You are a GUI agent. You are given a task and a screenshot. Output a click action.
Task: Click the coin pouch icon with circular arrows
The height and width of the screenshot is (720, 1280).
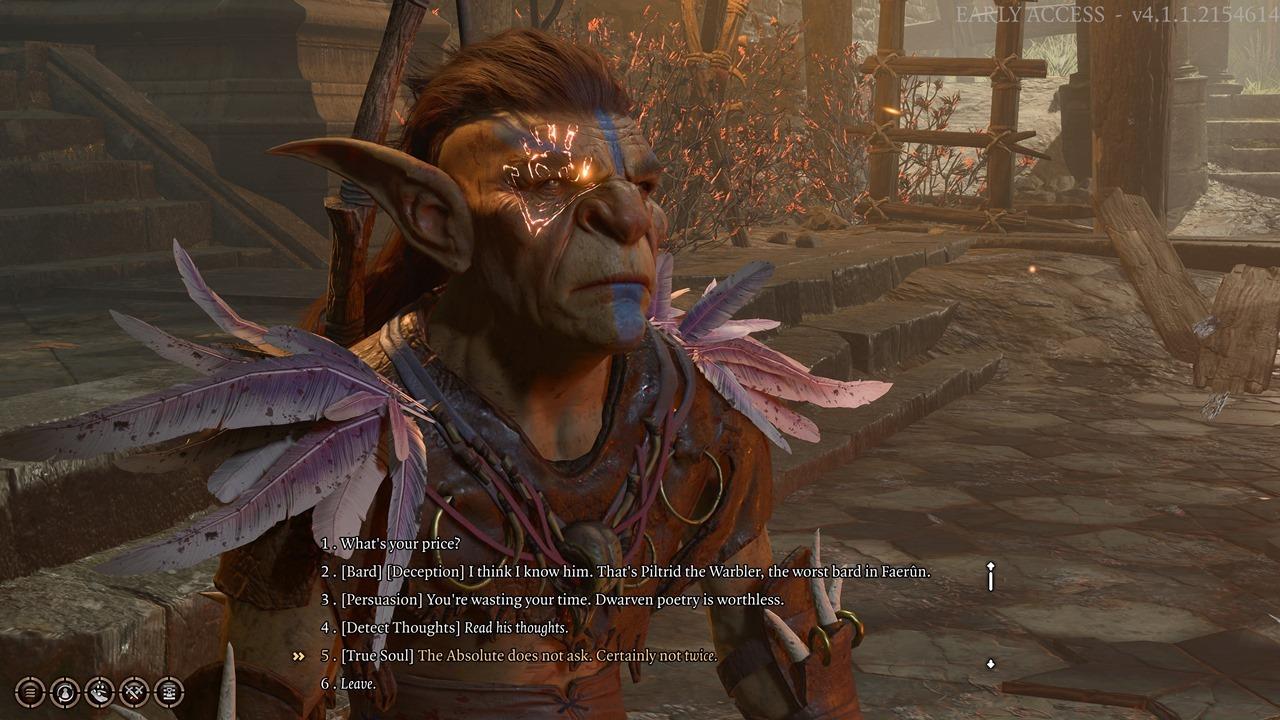point(66,690)
